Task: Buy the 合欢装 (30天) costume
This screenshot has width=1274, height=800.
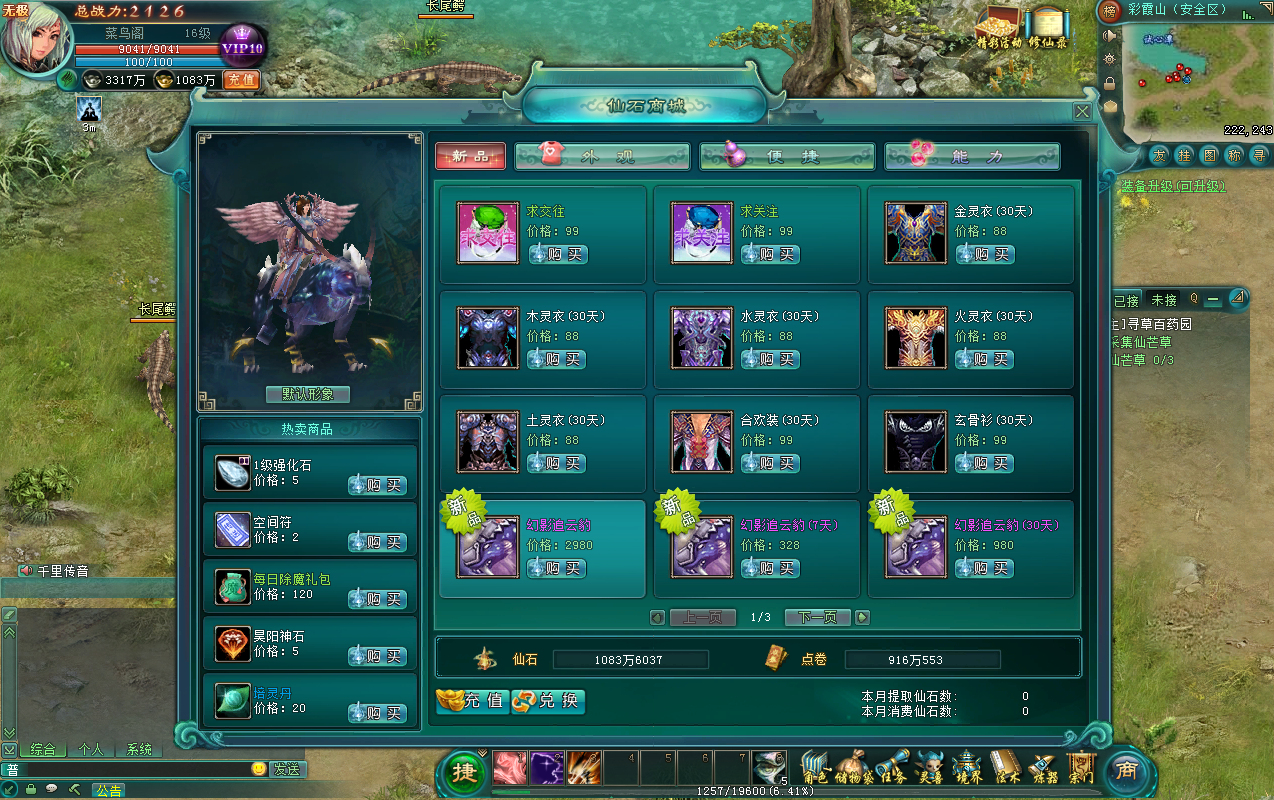Action: click(x=771, y=463)
